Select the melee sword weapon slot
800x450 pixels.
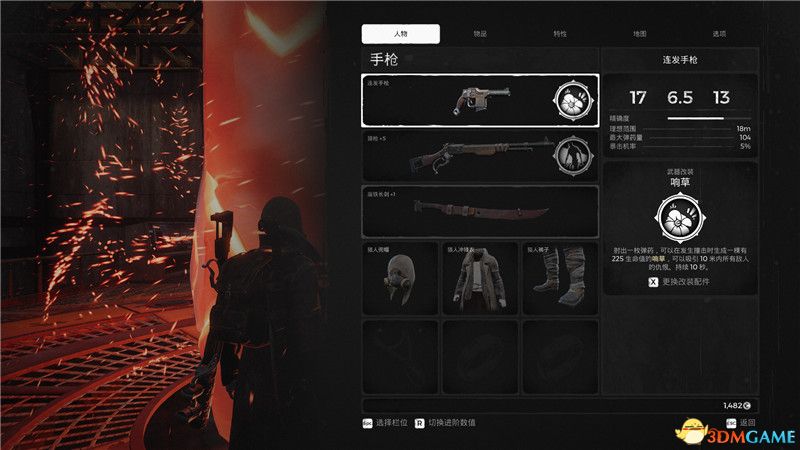pos(480,211)
